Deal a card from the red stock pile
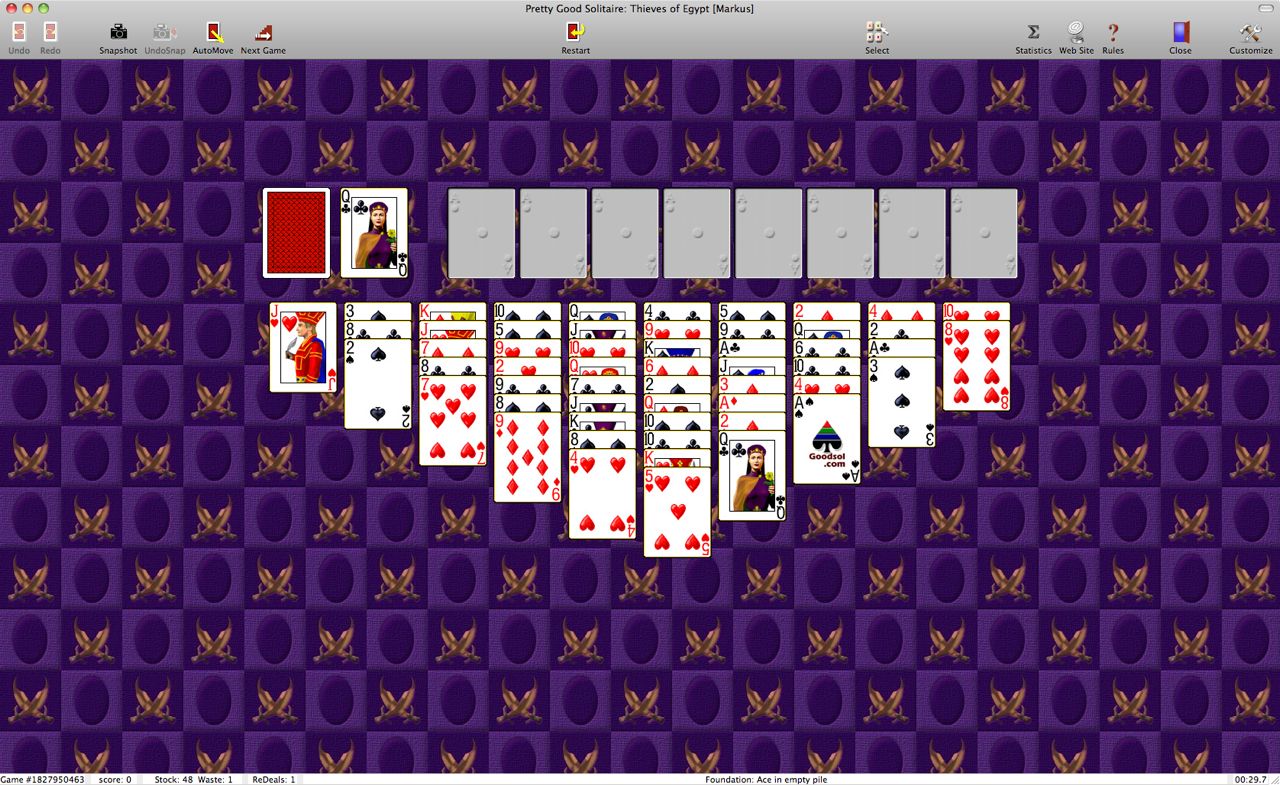 pos(296,233)
